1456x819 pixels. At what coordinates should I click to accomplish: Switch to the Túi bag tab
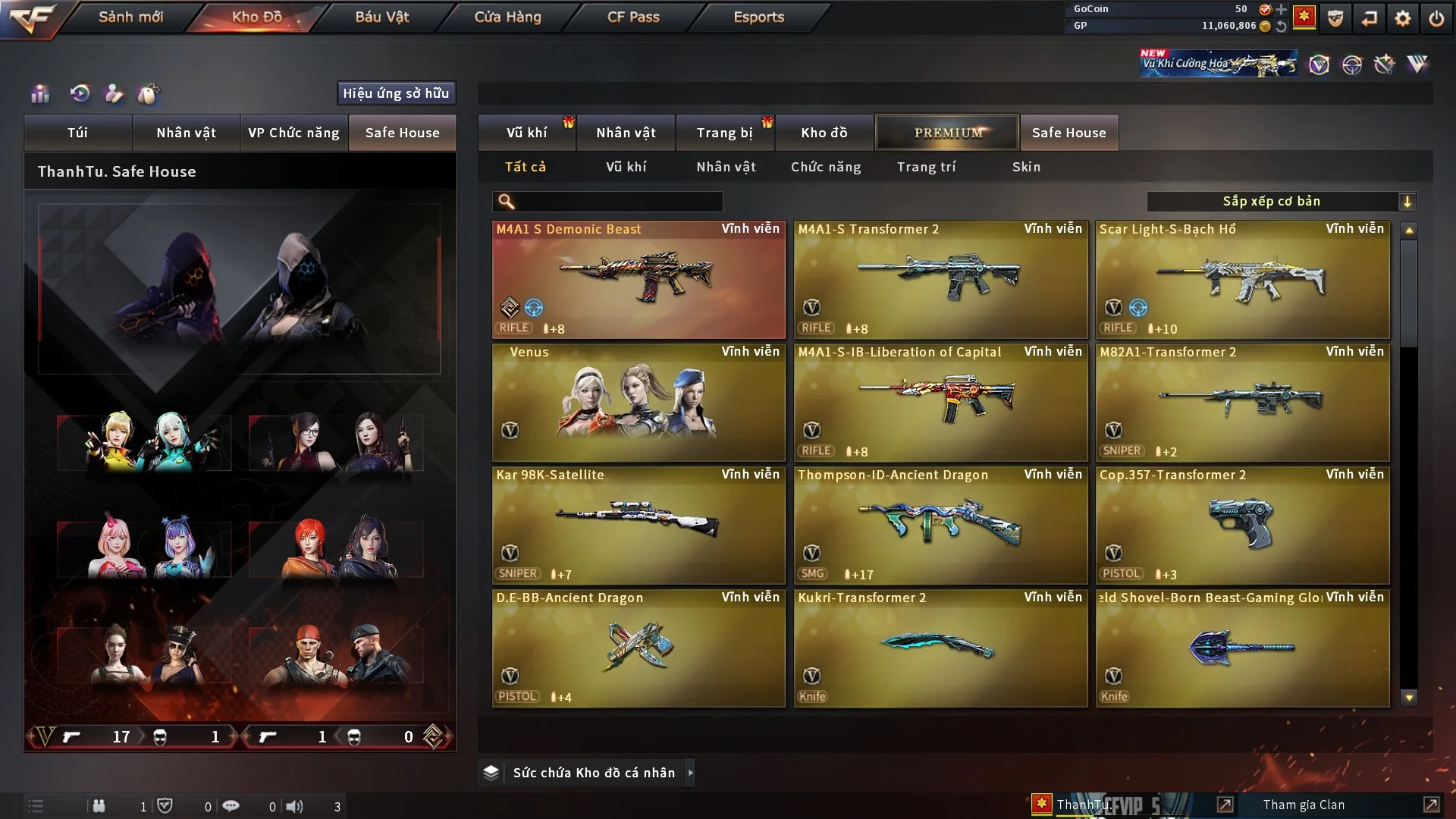coord(77,133)
